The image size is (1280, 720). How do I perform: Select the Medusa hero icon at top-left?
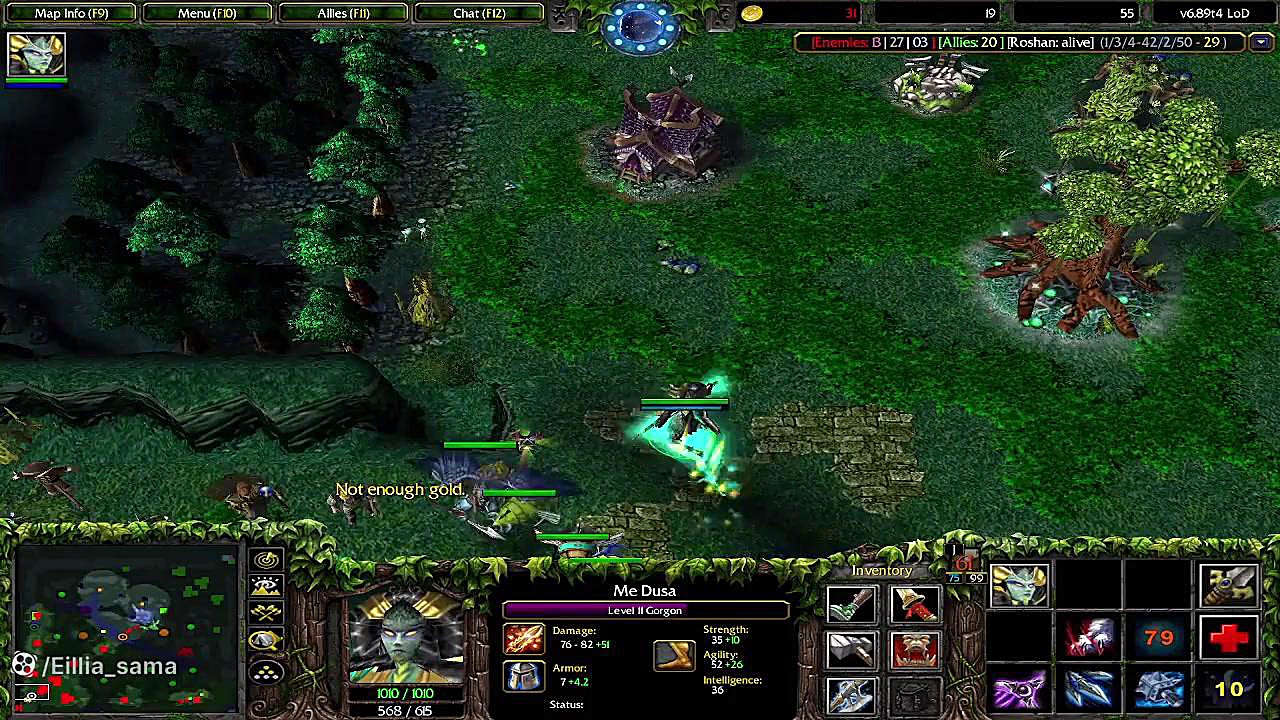coord(36,54)
